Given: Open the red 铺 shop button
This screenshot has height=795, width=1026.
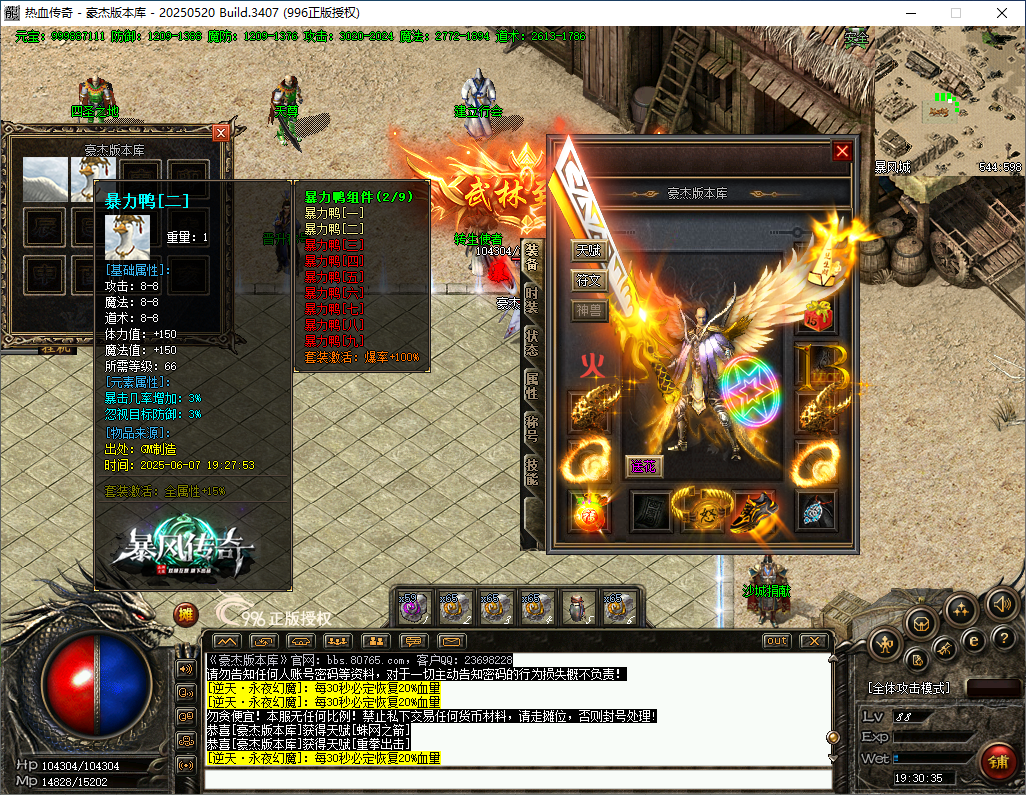Looking at the screenshot, I should [996, 762].
